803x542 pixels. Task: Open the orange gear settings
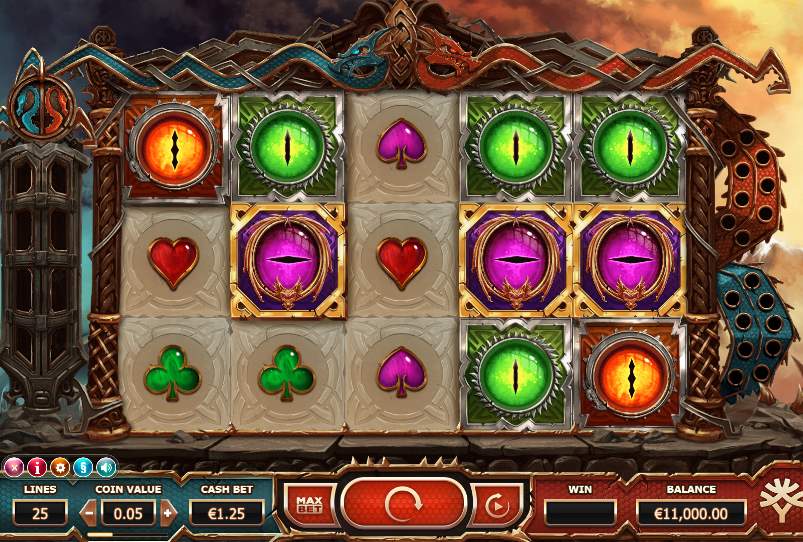[60, 466]
